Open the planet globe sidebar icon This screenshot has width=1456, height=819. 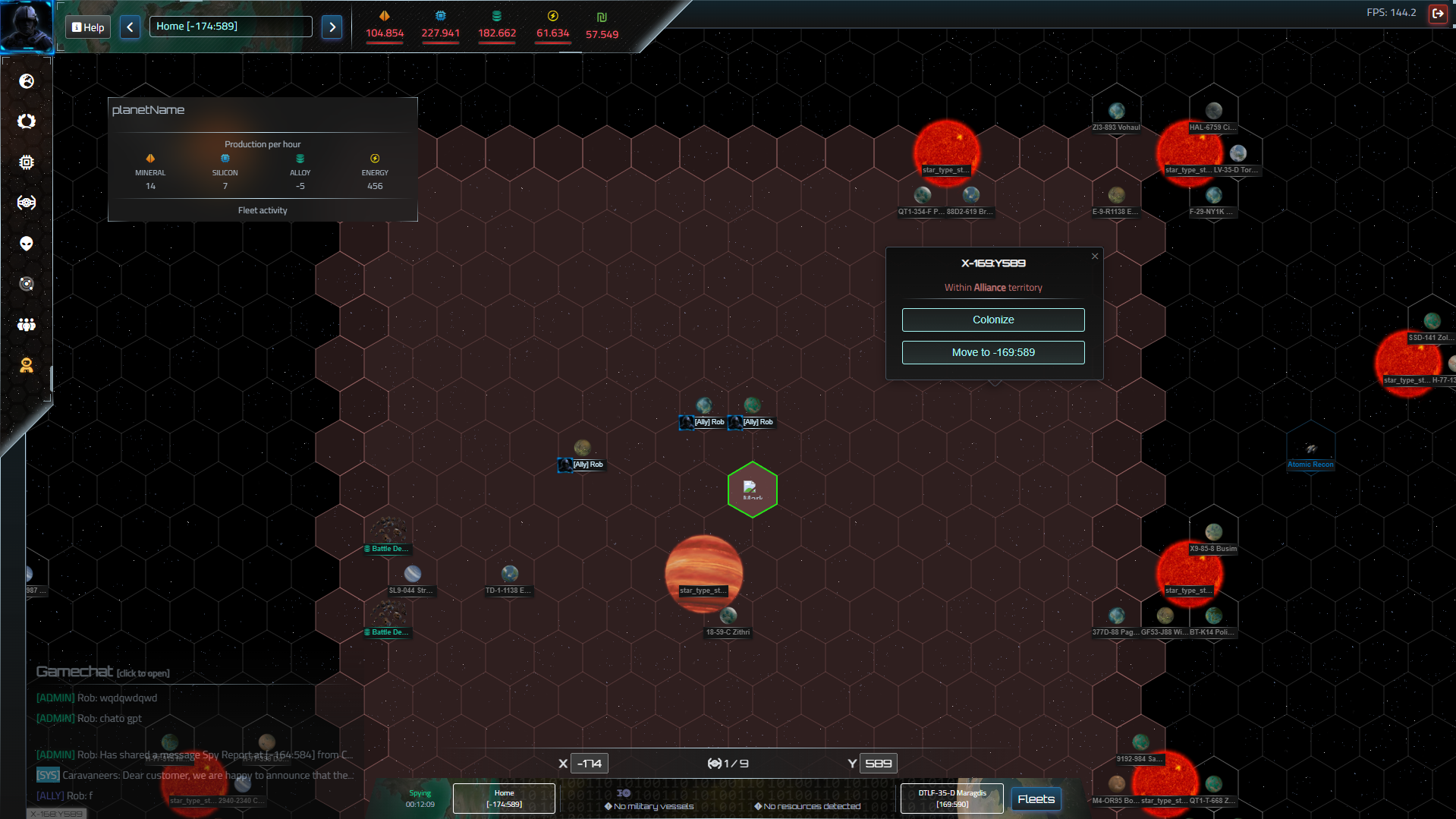(27, 81)
